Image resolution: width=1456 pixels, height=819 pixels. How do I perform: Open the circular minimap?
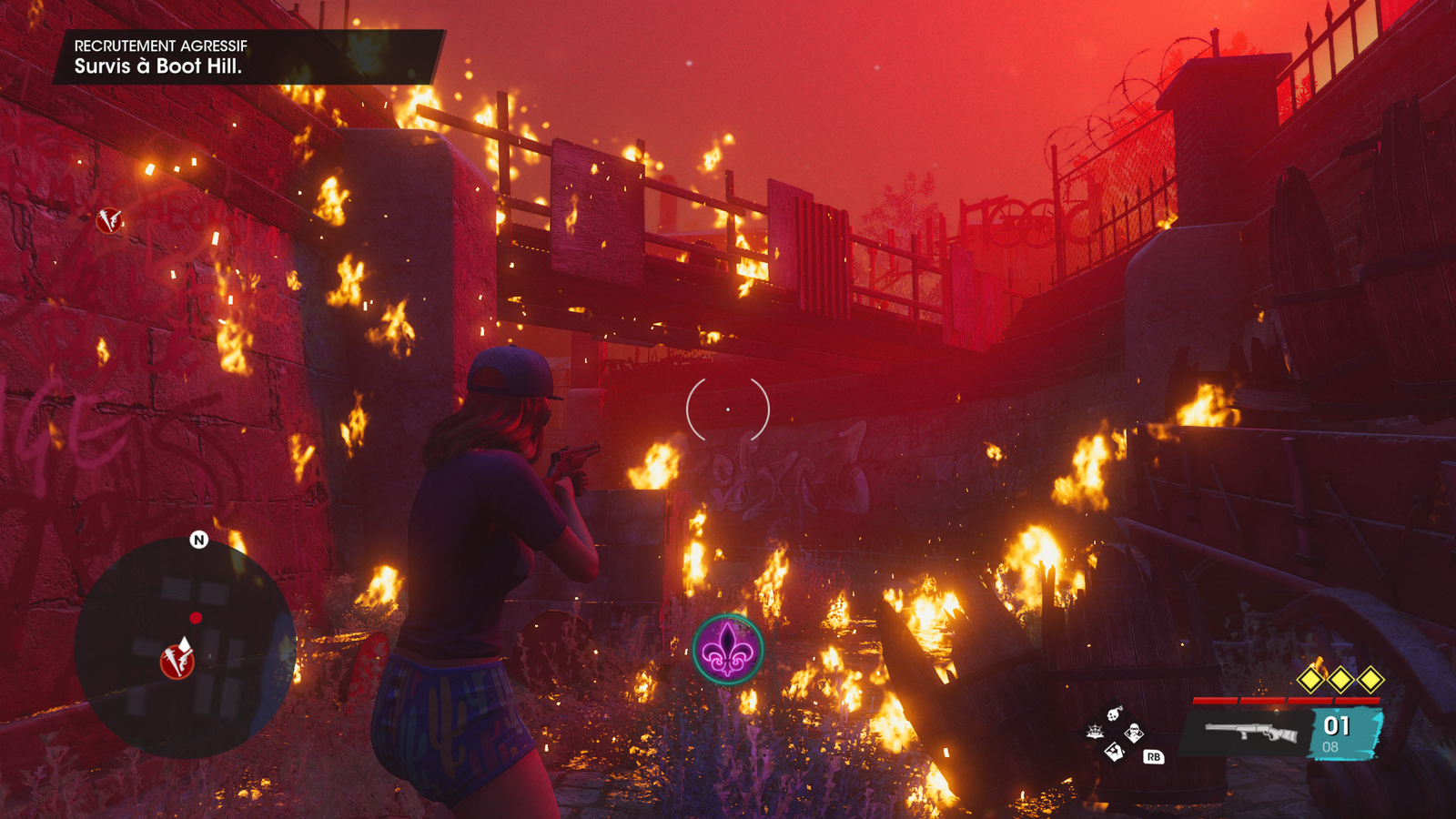tap(185, 647)
